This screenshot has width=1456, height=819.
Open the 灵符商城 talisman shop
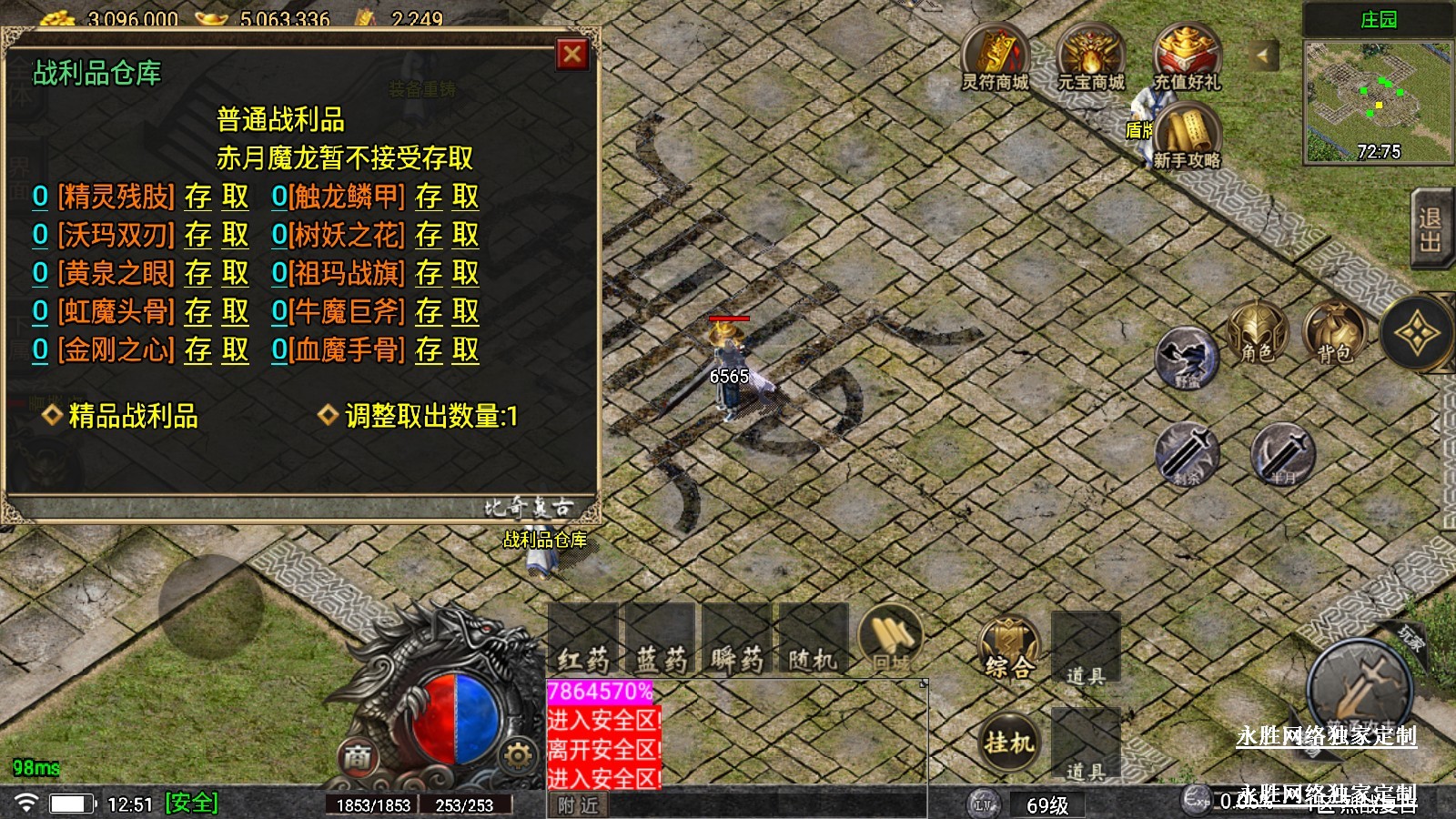tap(995, 58)
